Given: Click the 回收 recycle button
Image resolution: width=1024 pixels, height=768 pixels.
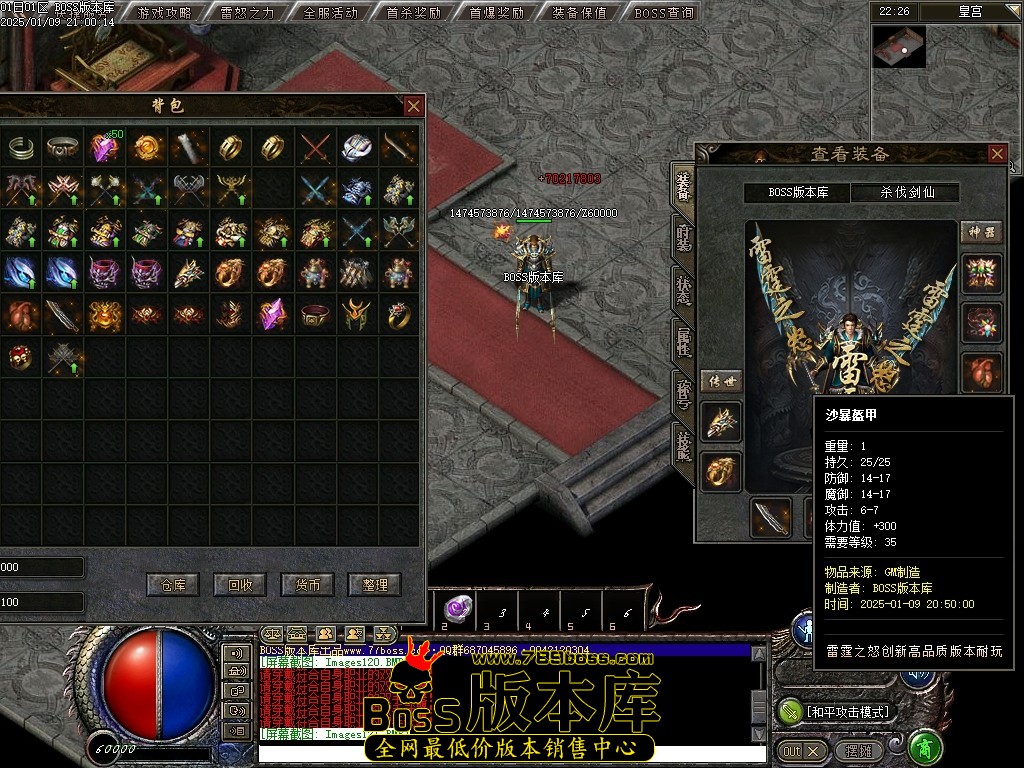Looking at the screenshot, I should 240,585.
